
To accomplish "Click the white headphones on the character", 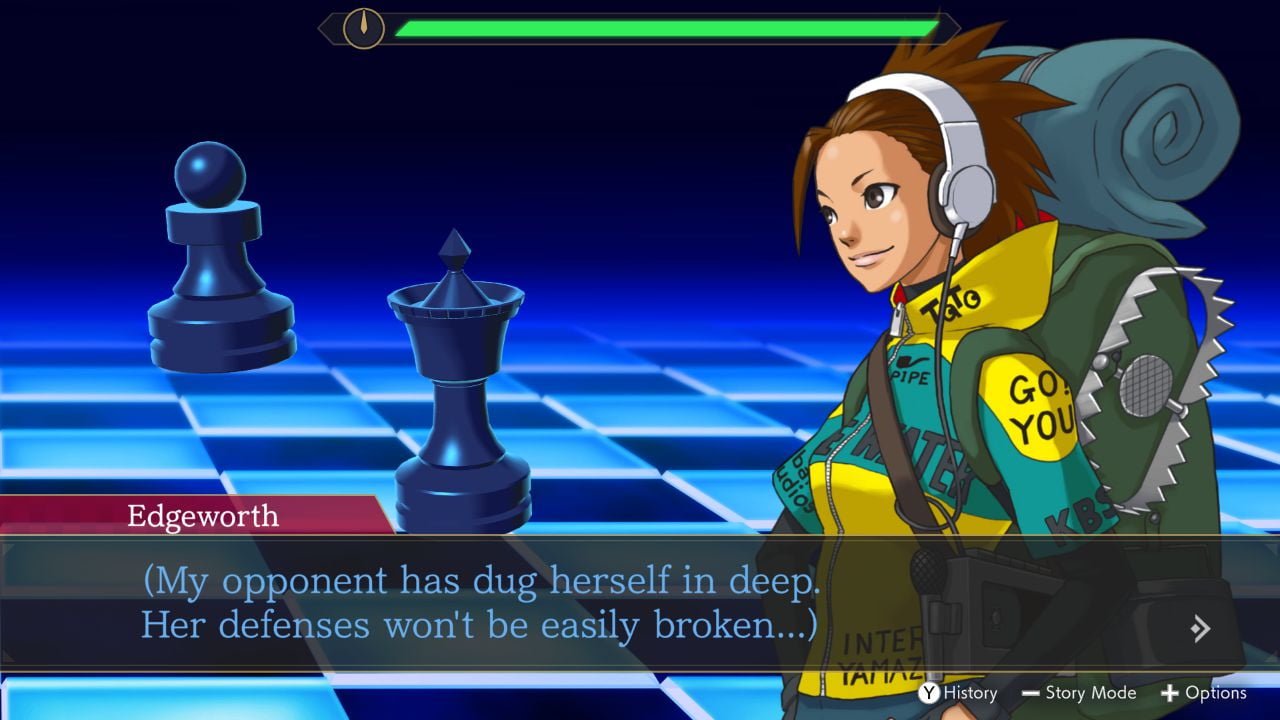I will (x=953, y=178).
